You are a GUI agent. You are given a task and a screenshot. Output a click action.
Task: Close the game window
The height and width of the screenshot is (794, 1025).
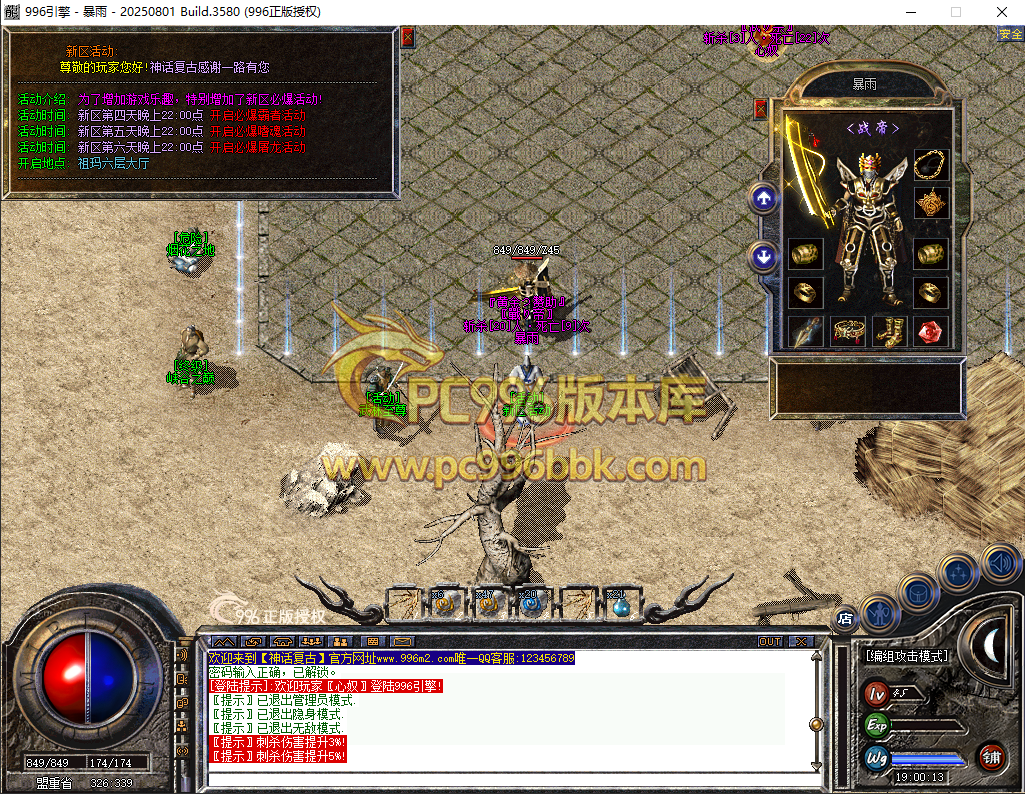tap(1001, 12)
